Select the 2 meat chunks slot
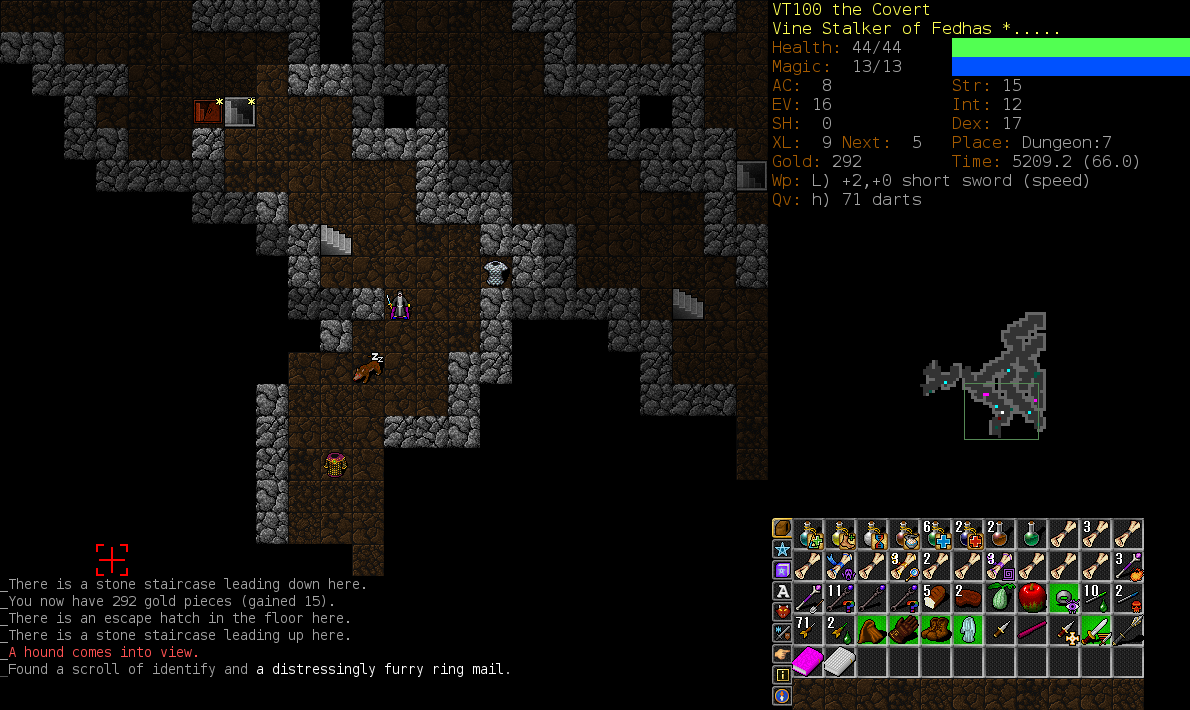 tap(968, 598)
